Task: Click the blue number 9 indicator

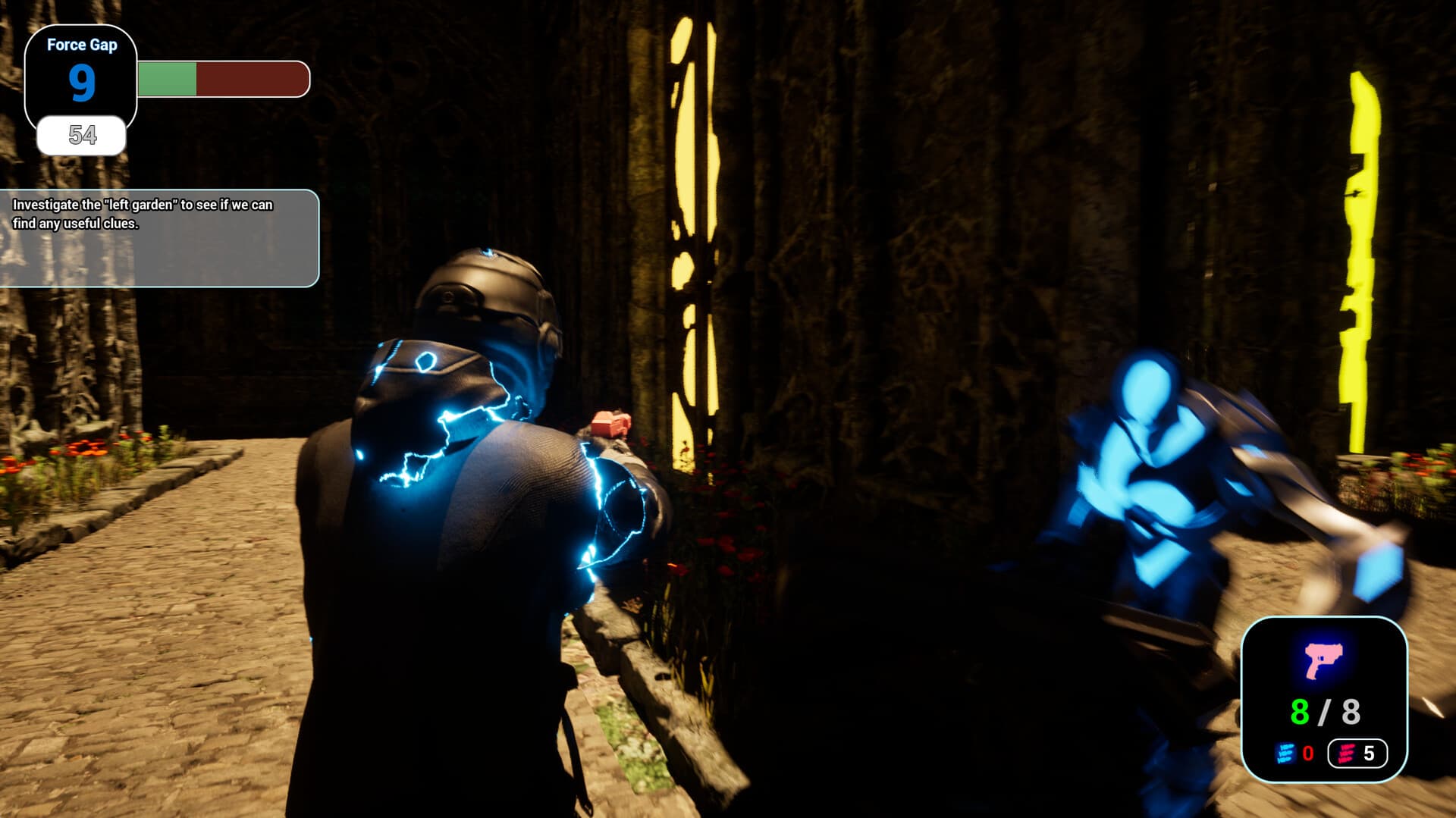Action: (x=83, y=83)
